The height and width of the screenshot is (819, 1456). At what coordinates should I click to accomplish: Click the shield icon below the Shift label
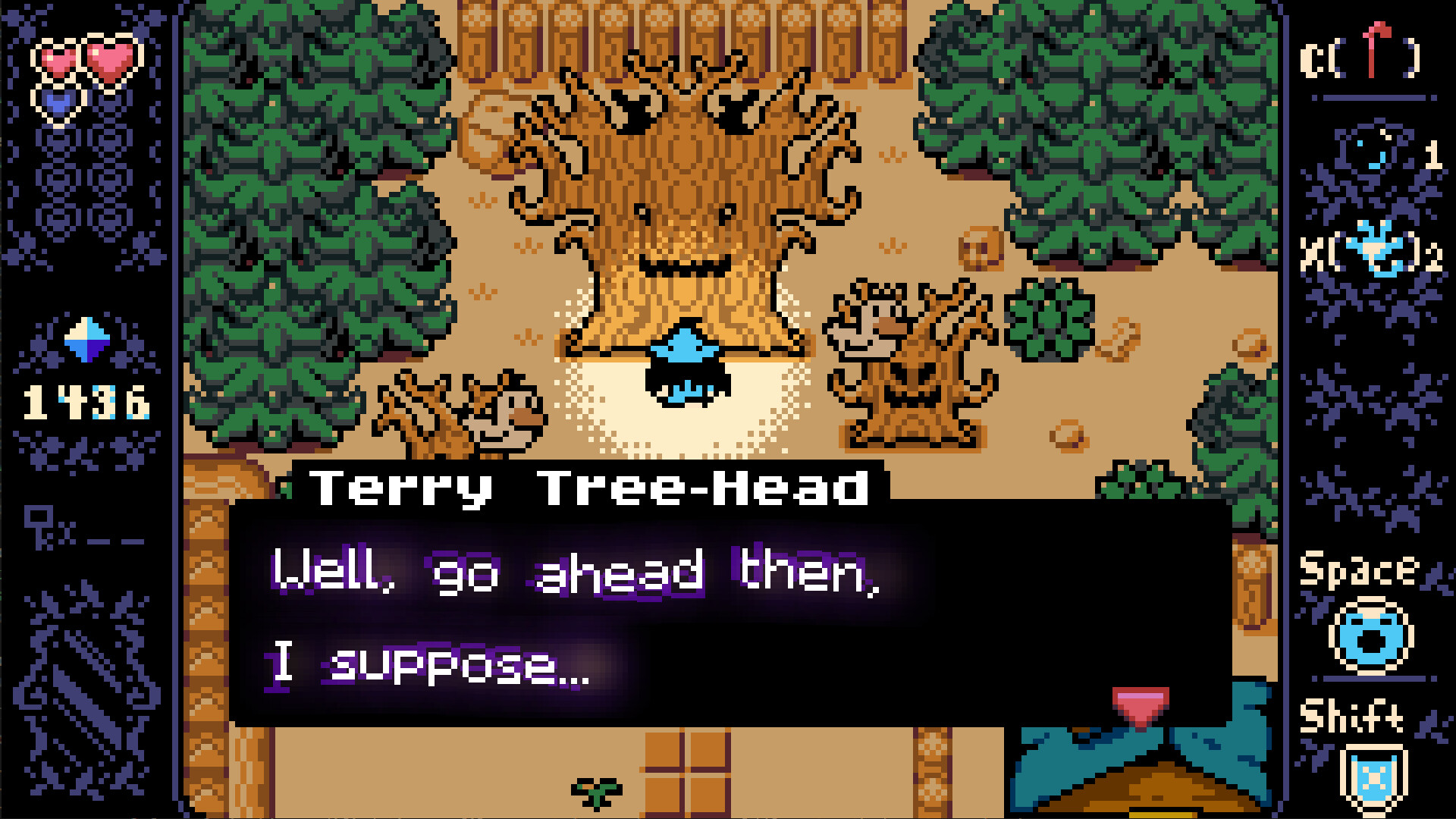[1374, 777]
